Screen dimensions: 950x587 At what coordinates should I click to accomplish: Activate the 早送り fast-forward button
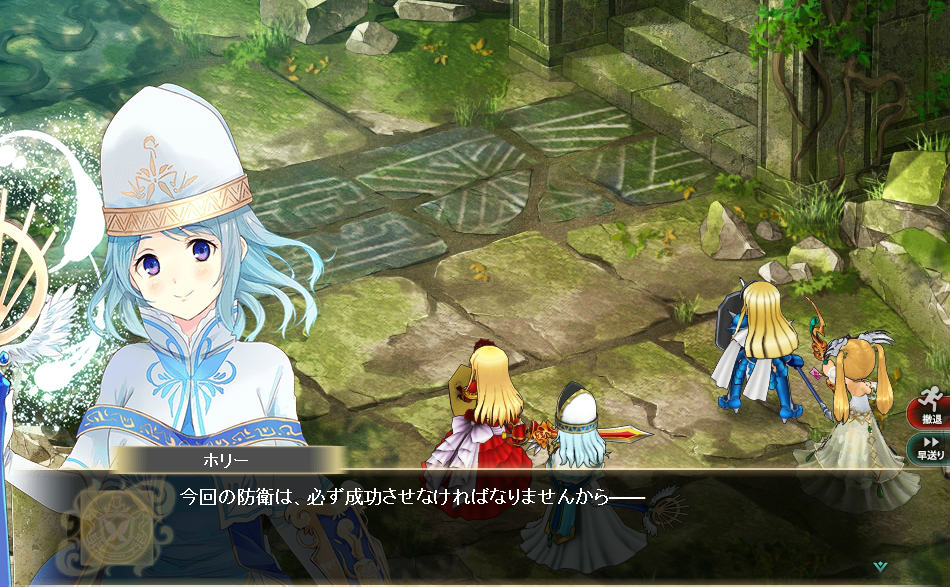tap(930, 447)
